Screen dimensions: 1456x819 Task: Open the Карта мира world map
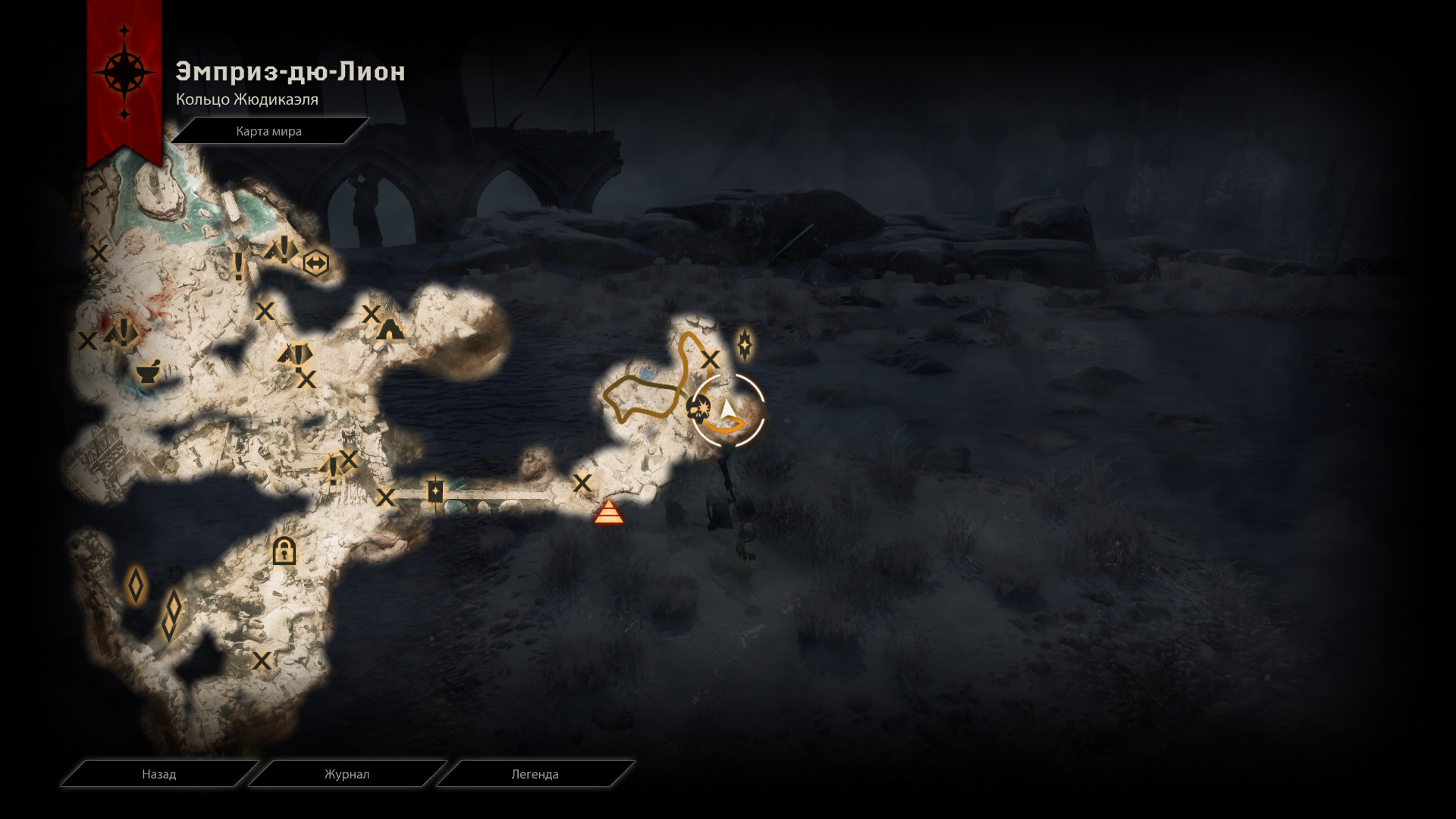point(268,131)
